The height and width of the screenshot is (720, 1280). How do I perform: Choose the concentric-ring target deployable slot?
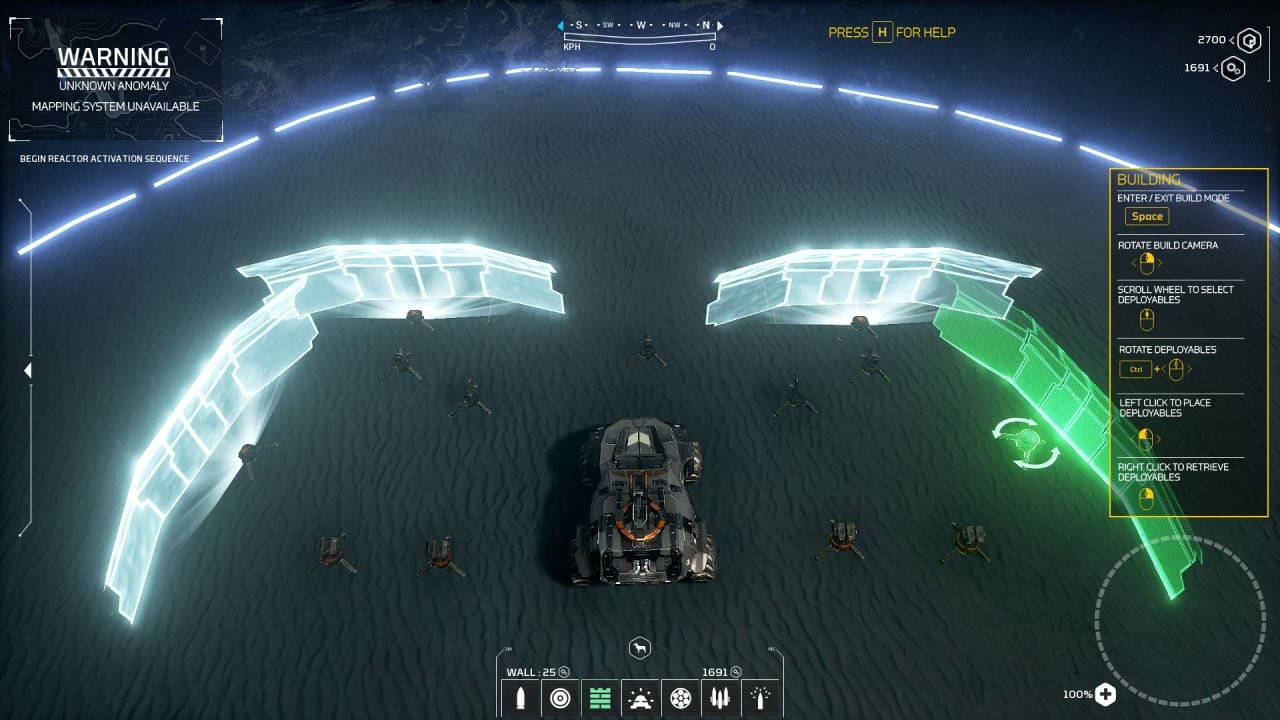pyautogui.click(x=560, y=698)
